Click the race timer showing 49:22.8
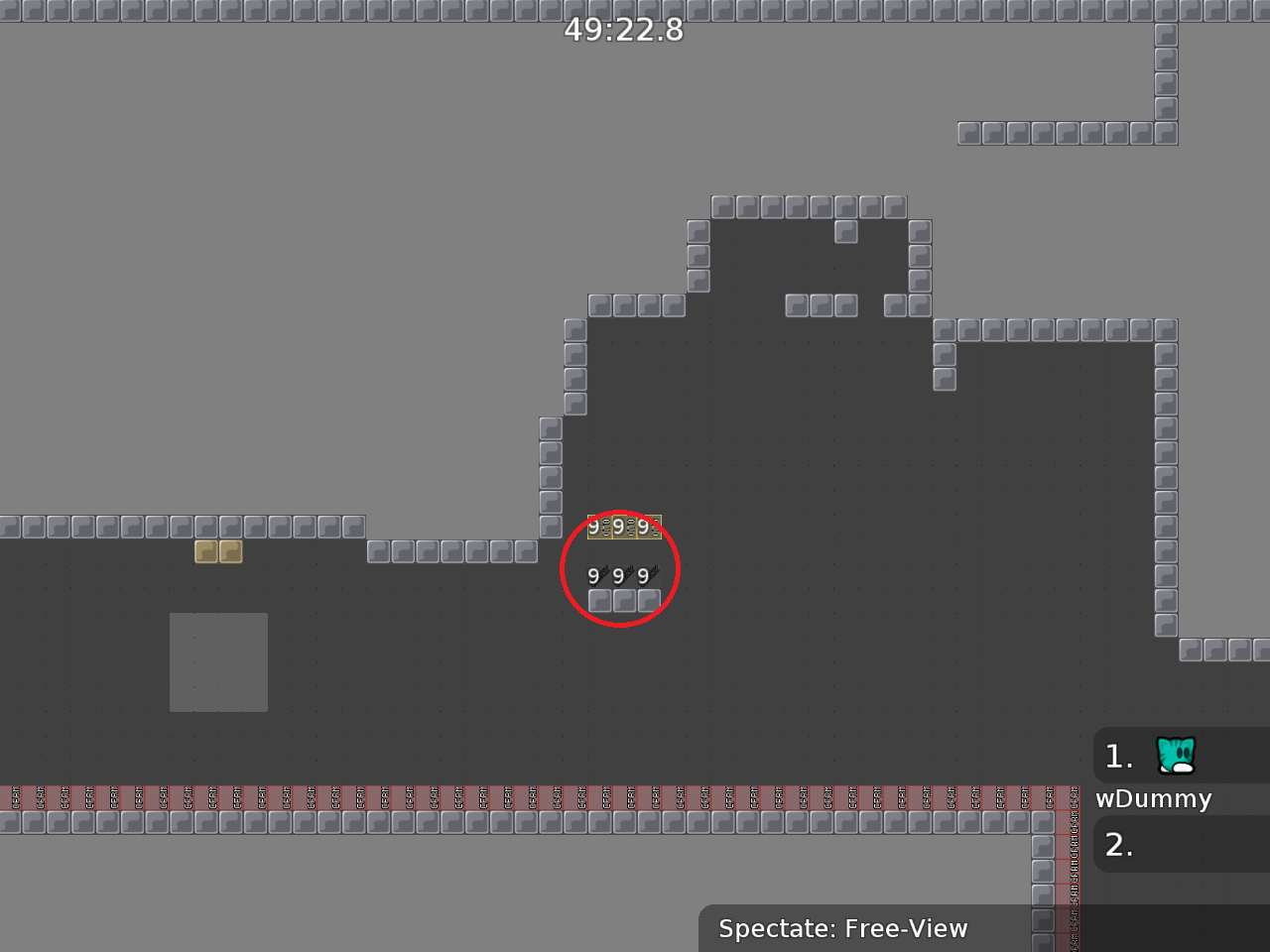This screenshot has height=952, width=1270. (x=623, y=31)
